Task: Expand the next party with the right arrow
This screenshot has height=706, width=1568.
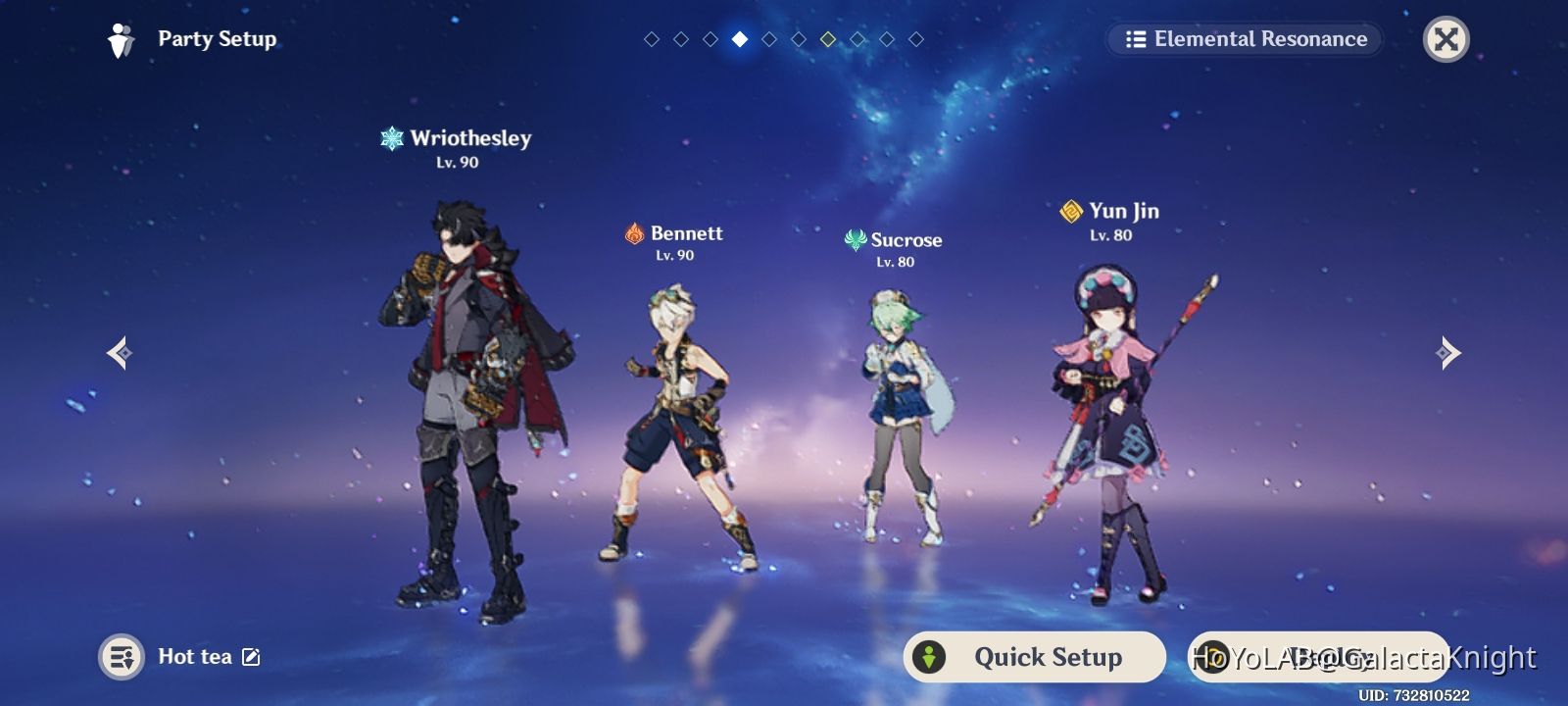Action: point(1446,353)
